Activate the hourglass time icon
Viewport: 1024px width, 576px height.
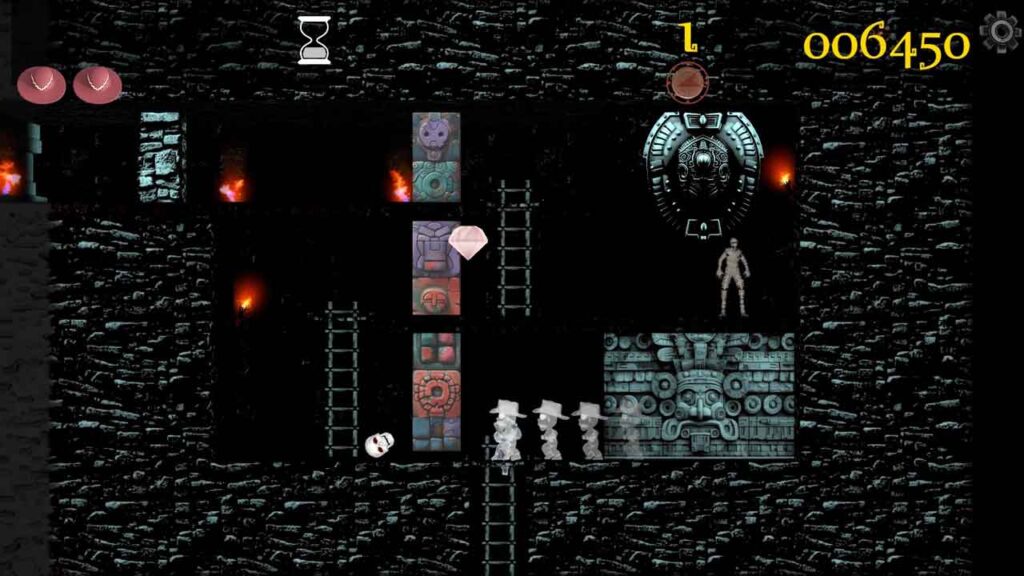(x=314, y=41)
